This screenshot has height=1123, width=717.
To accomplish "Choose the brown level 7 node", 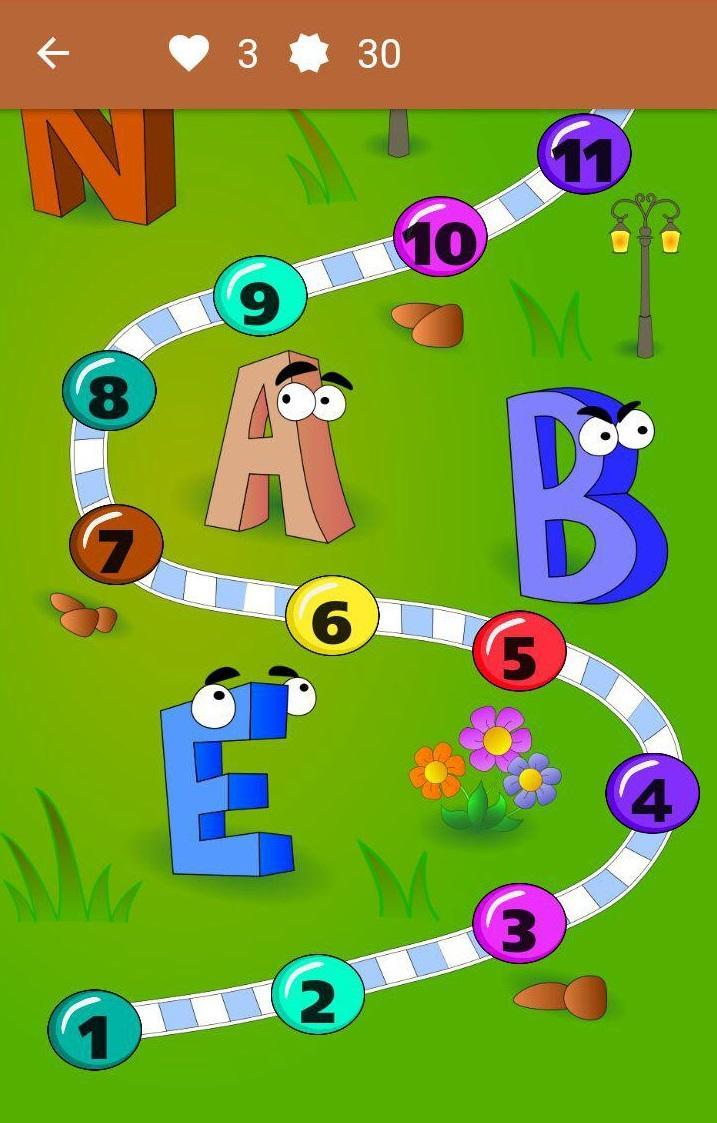I will click(116, 545).
